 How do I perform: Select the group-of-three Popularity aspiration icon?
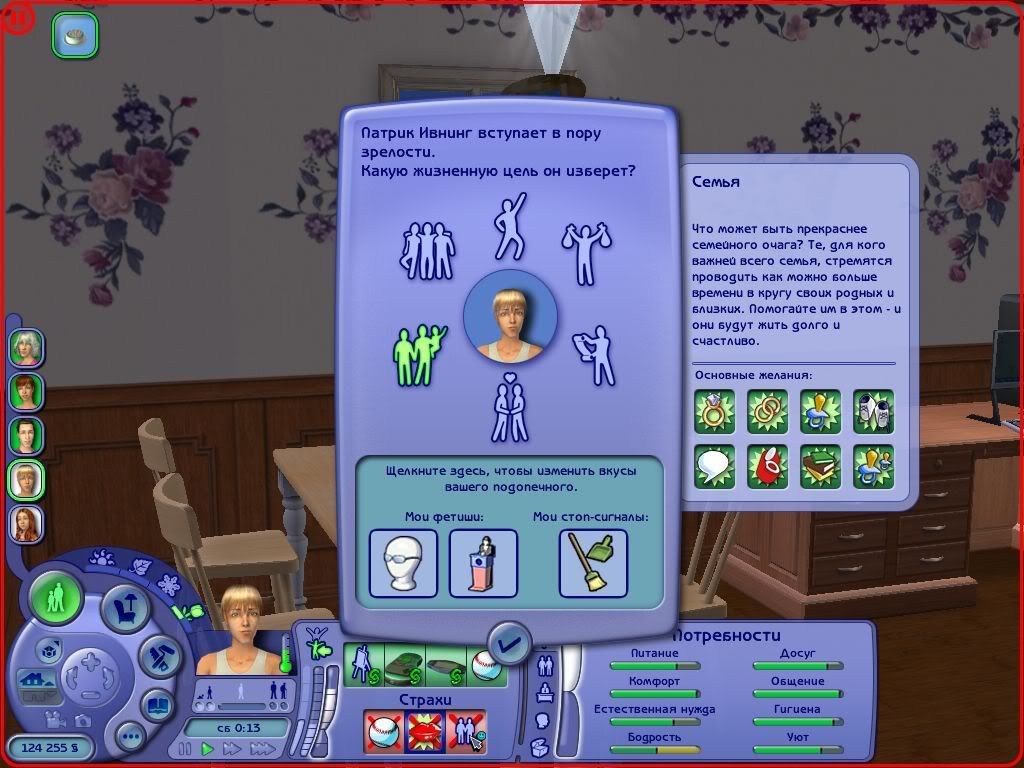[428, 252]
